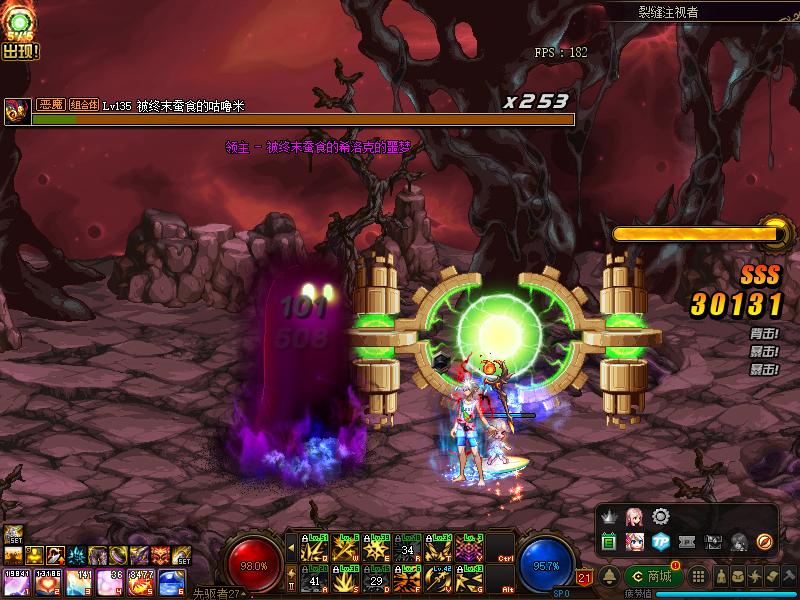
Task: Click the character silhouette menu icon
Action: (720, 577)
